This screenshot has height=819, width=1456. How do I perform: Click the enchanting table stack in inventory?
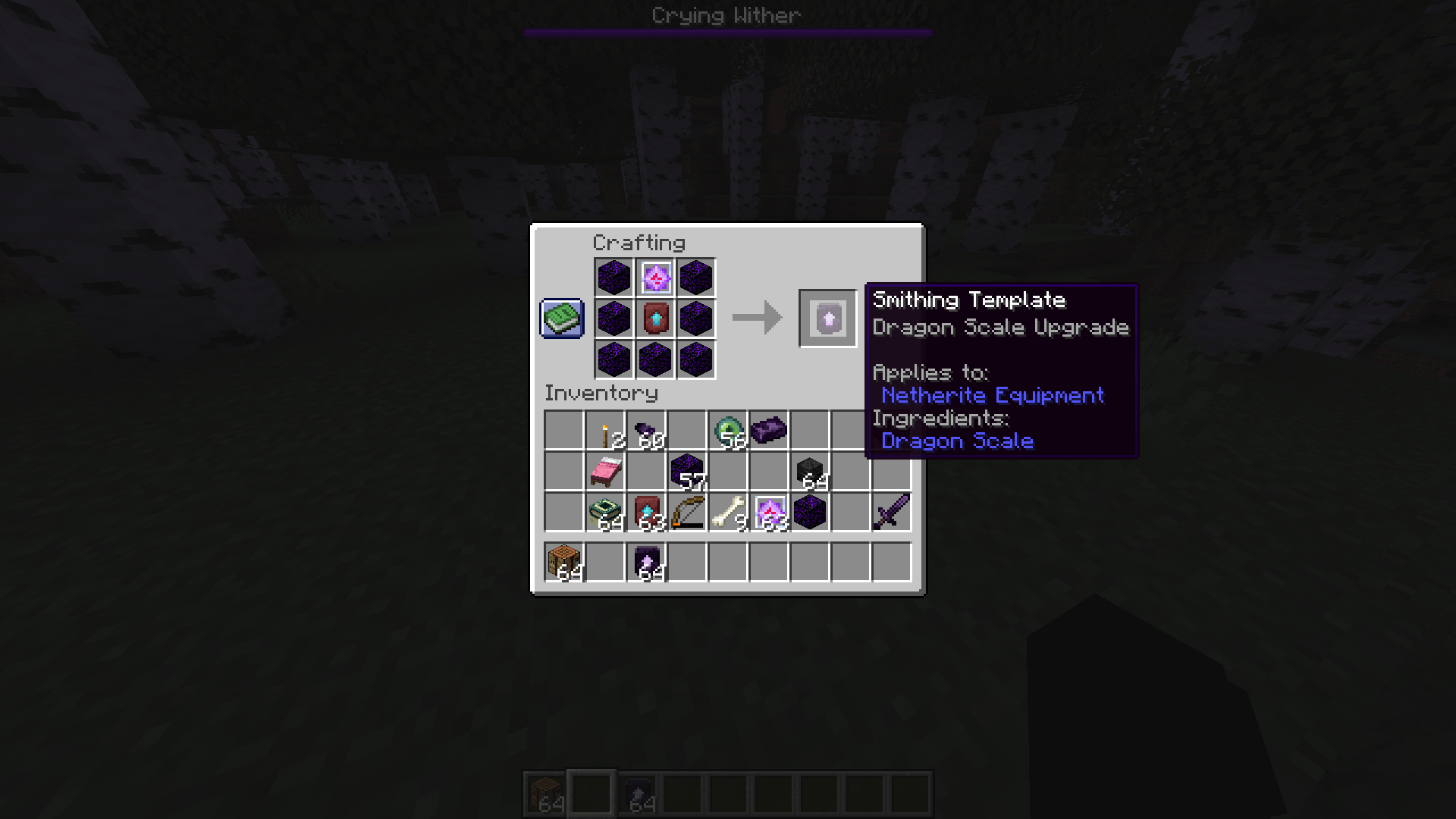[604, 512]
